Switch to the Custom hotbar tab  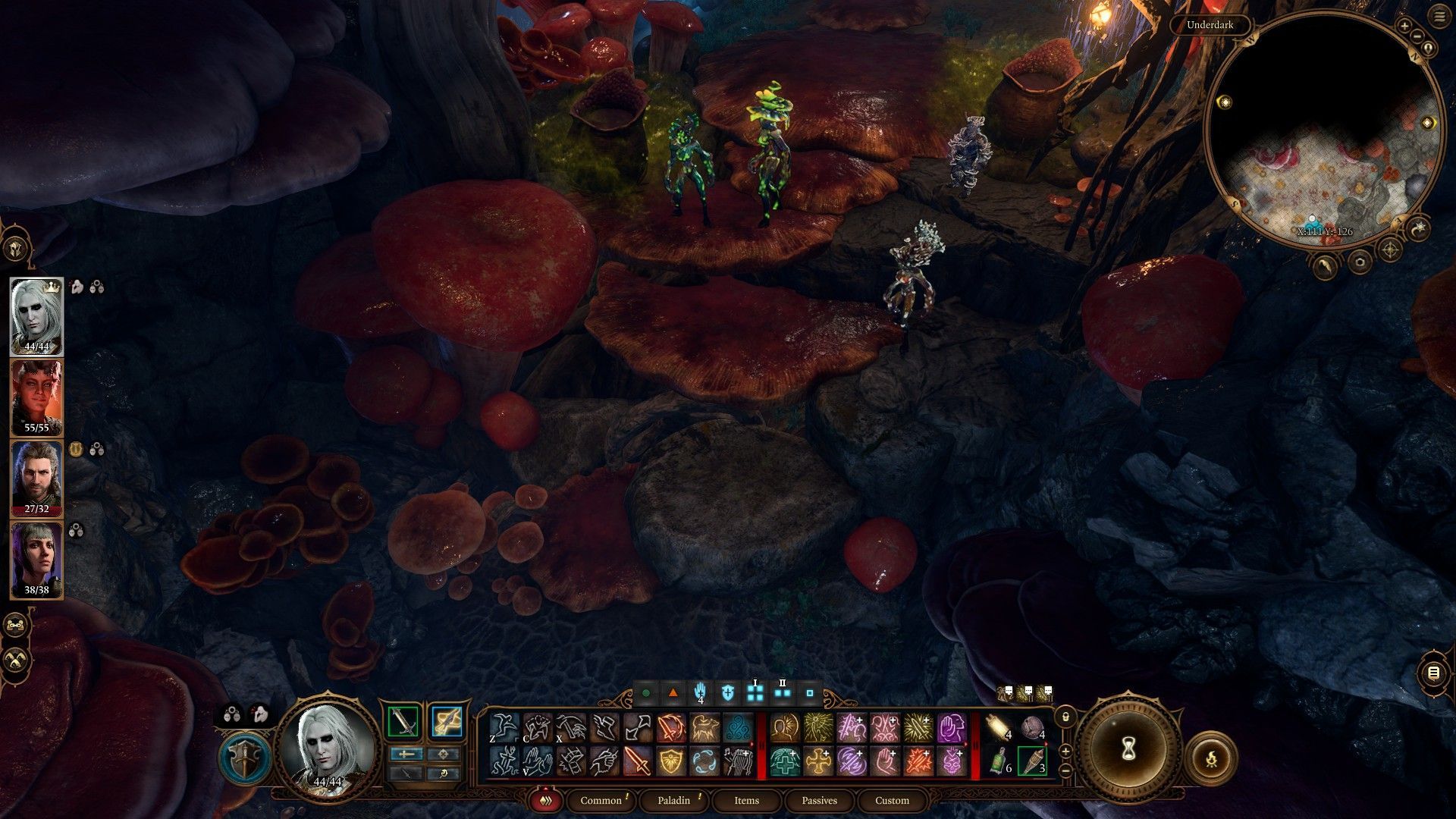click(892, 800)
